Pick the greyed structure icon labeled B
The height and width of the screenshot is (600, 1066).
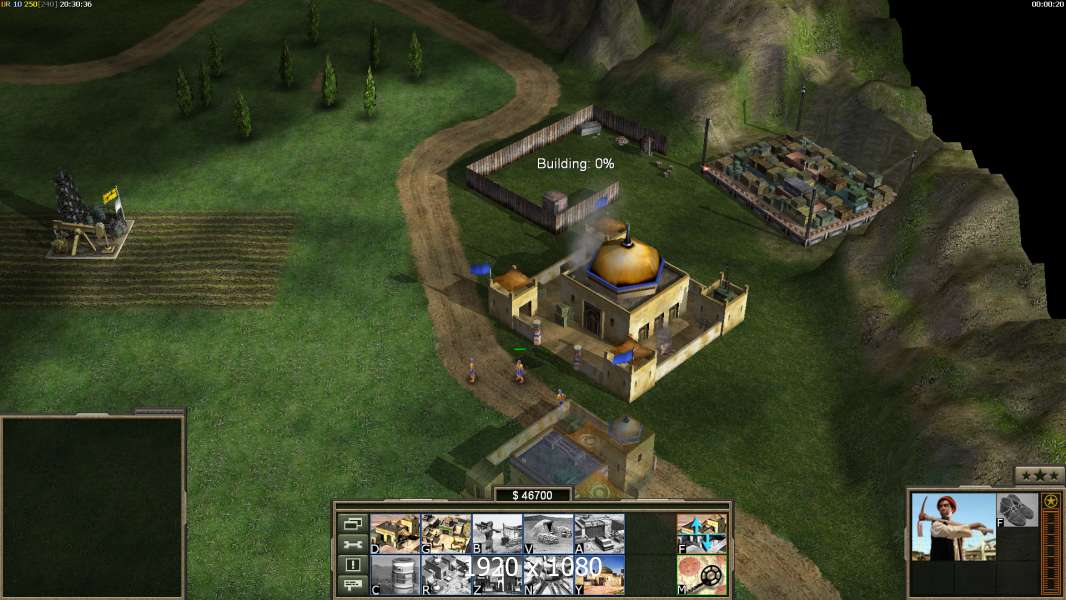pyautogui.click(x=497, y=534)
